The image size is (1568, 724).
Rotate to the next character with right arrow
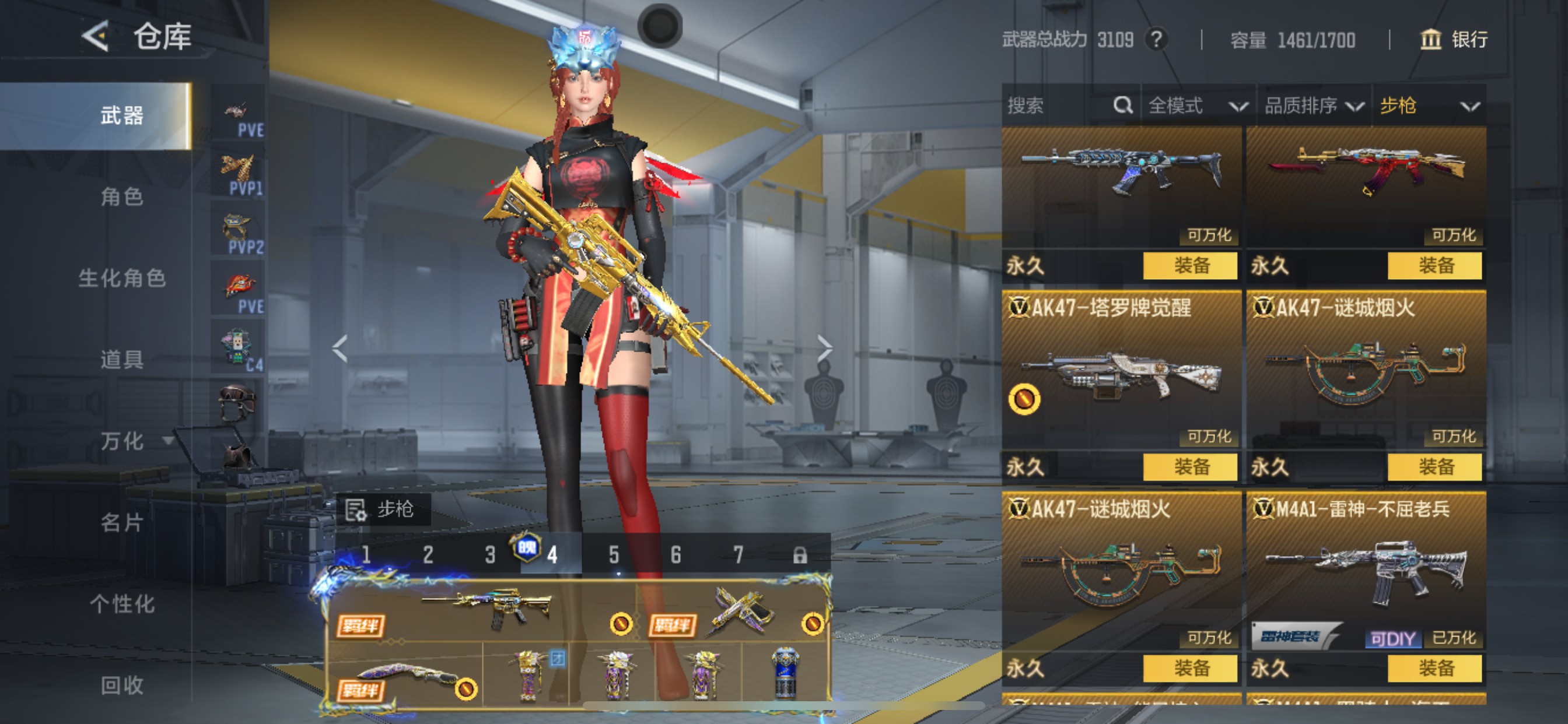tap(824, 349)
